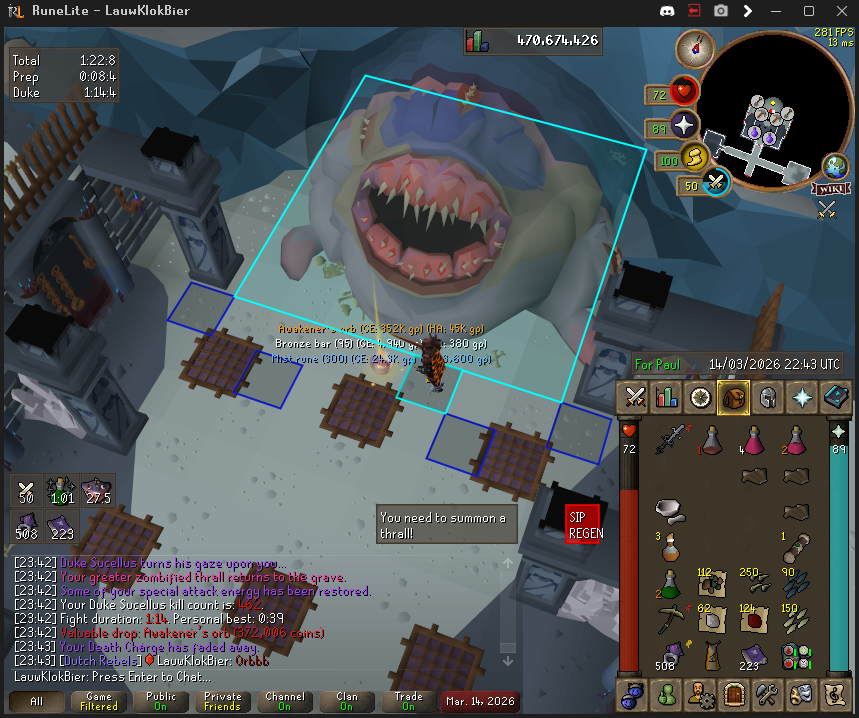Open the Settings wrench tab

767,692
